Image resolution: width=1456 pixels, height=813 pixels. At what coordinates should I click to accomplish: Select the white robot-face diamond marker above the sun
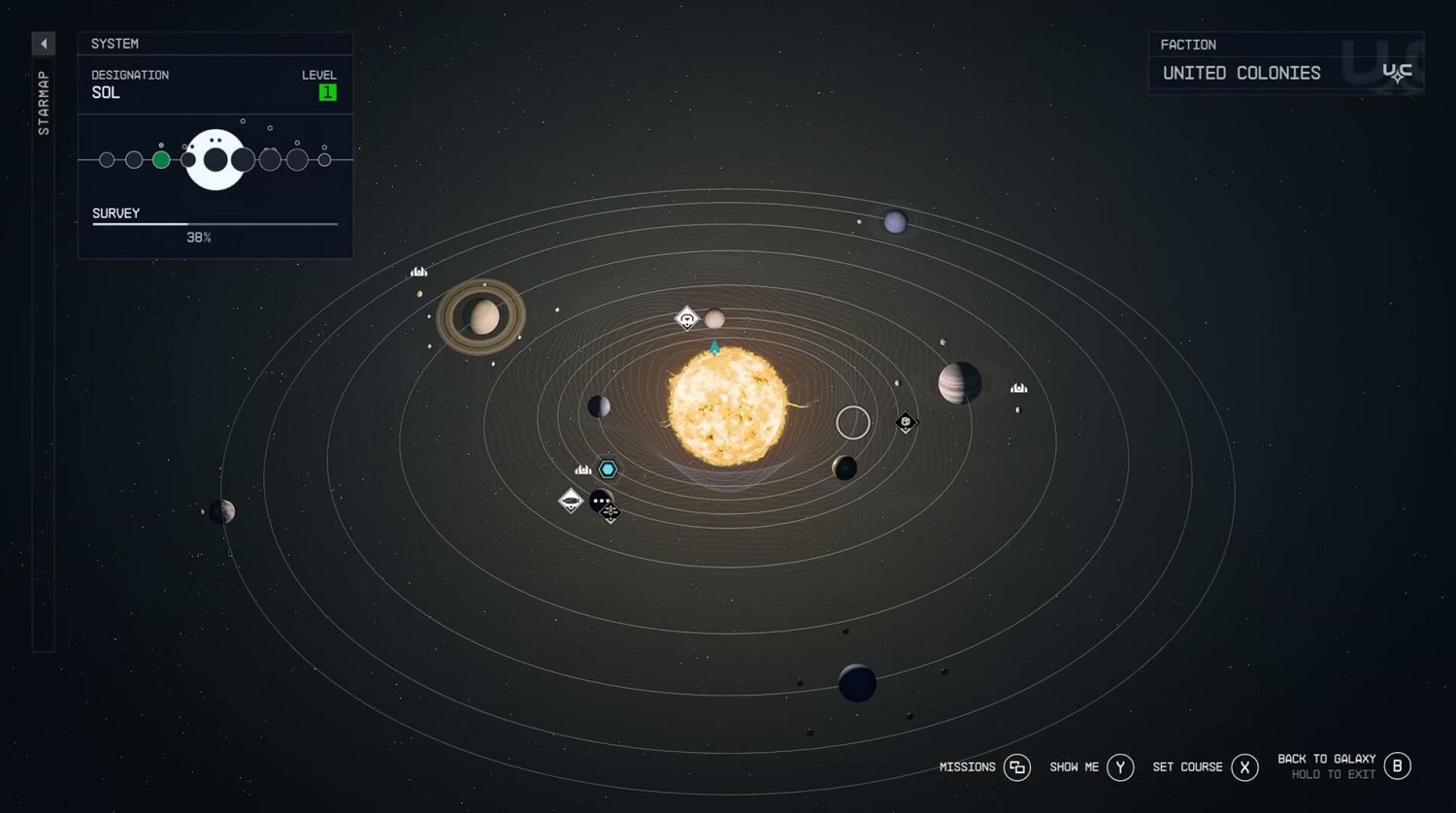tap(686, 318)
